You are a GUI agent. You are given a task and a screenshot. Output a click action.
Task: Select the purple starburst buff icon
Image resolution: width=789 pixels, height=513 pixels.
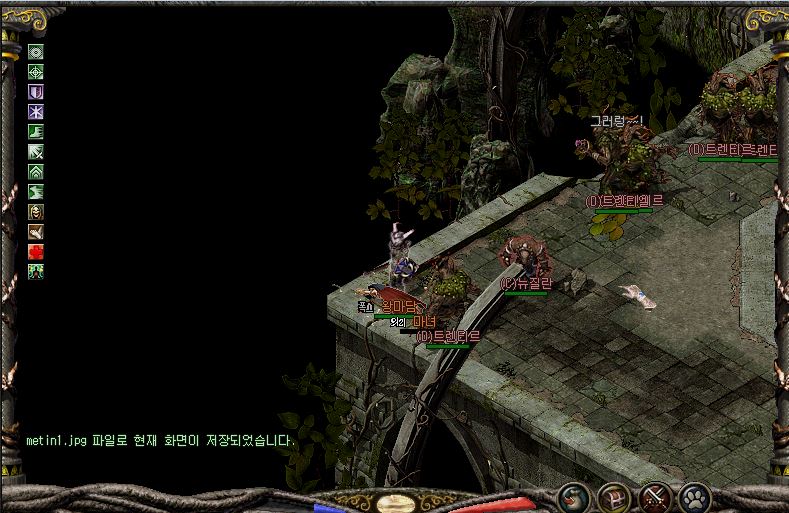coord(36,112)
